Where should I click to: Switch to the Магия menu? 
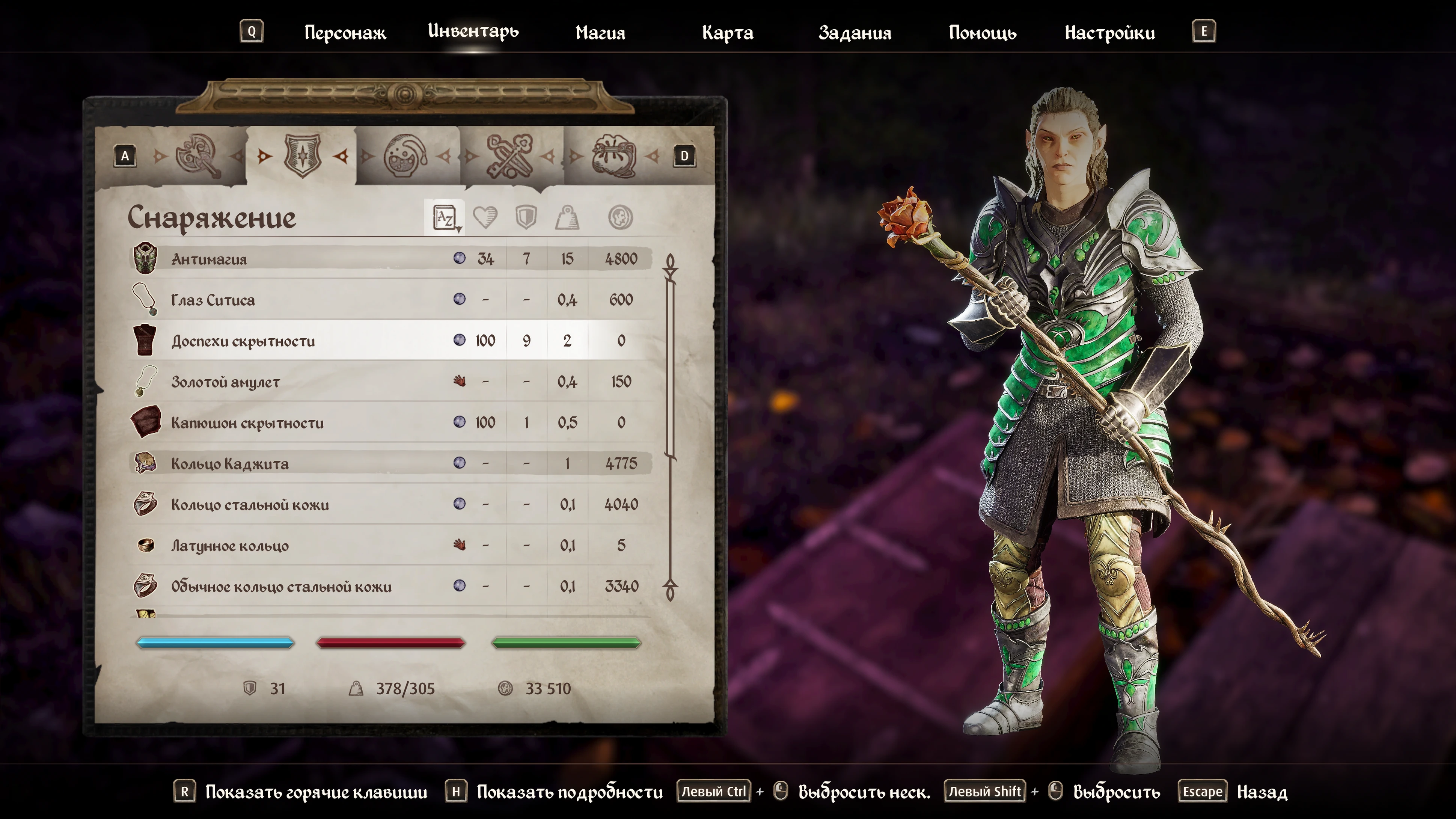point(600,33)
